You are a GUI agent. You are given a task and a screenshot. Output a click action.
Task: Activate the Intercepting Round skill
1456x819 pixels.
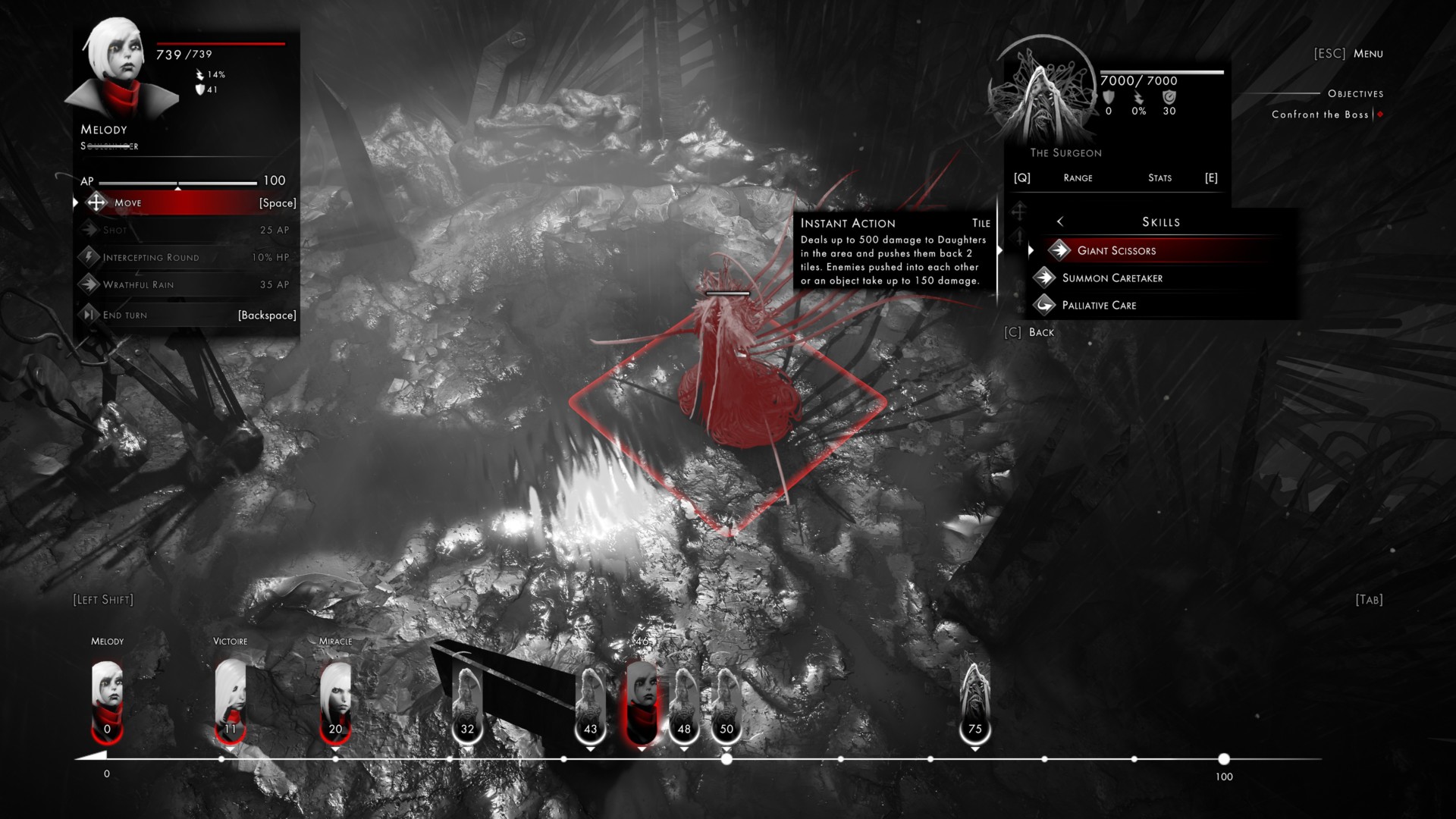(186, 257)
